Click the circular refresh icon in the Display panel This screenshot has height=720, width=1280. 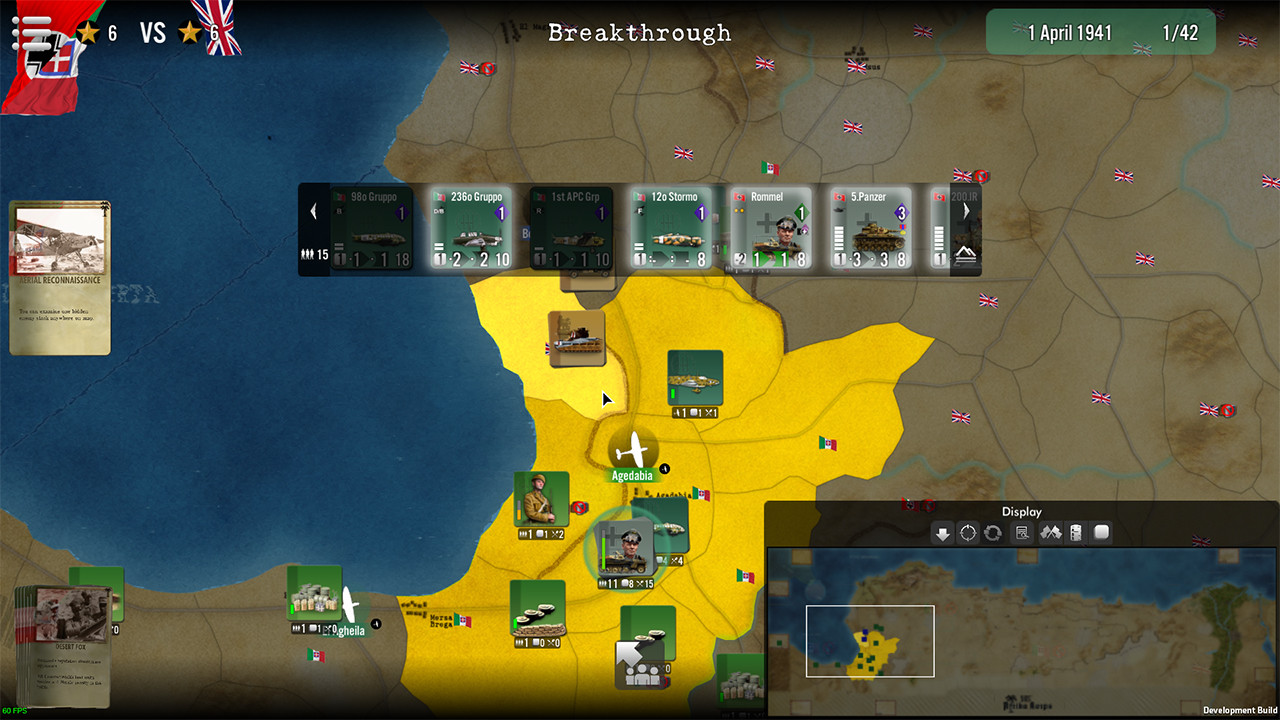point(993,533)
